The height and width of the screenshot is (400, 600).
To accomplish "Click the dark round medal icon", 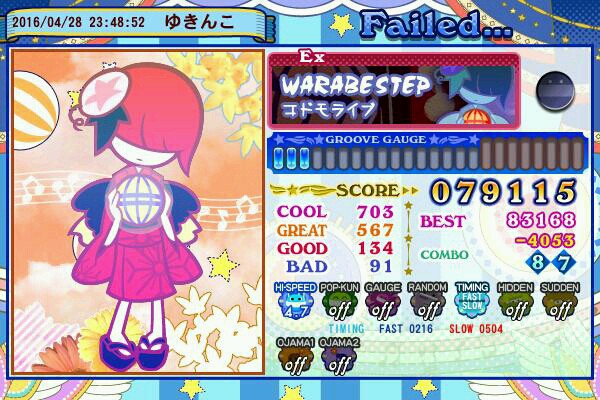I will [553, 91].
